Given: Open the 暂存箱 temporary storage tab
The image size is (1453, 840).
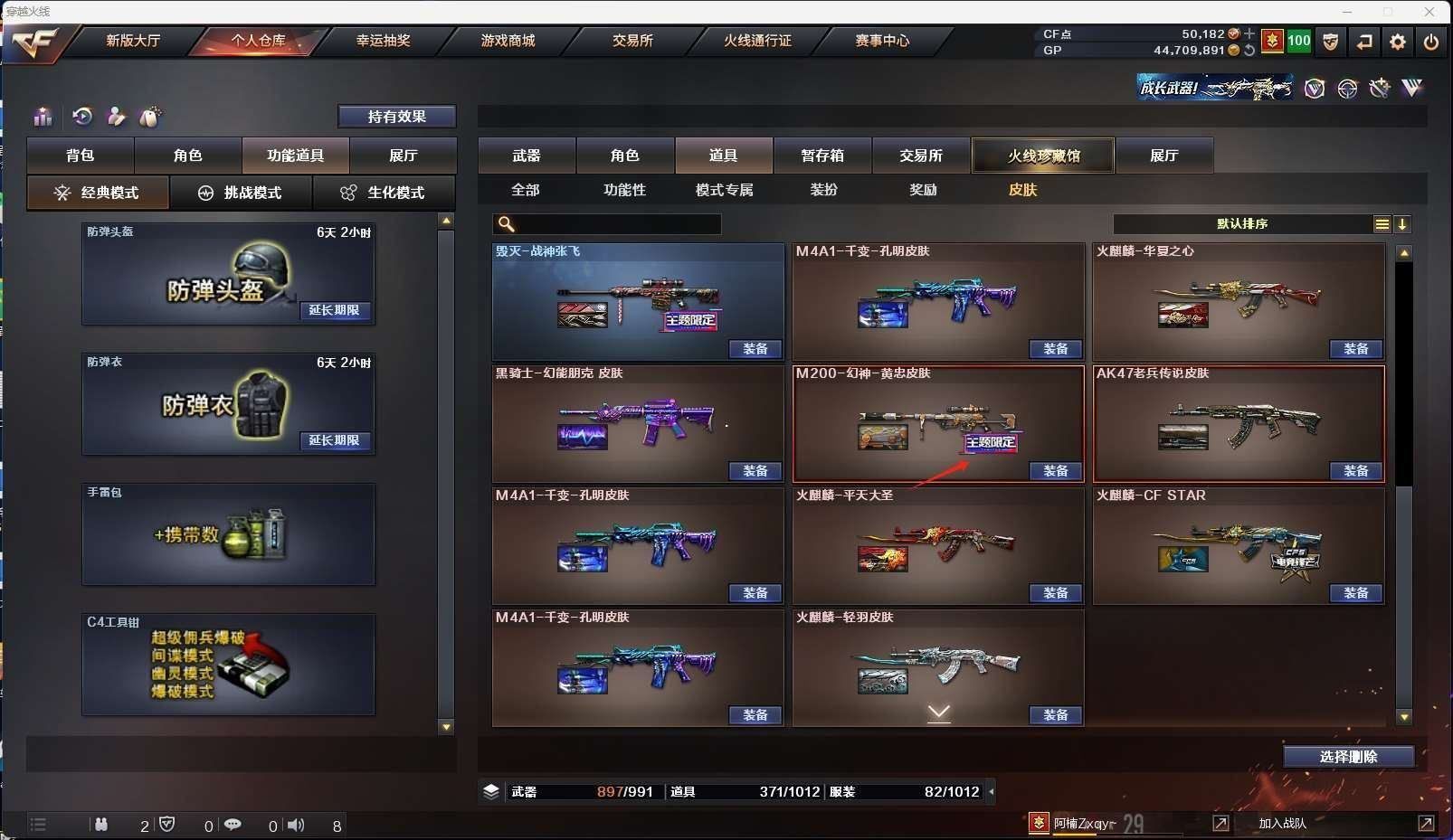Looking at the screenshot, I should [x=822, y=156].
